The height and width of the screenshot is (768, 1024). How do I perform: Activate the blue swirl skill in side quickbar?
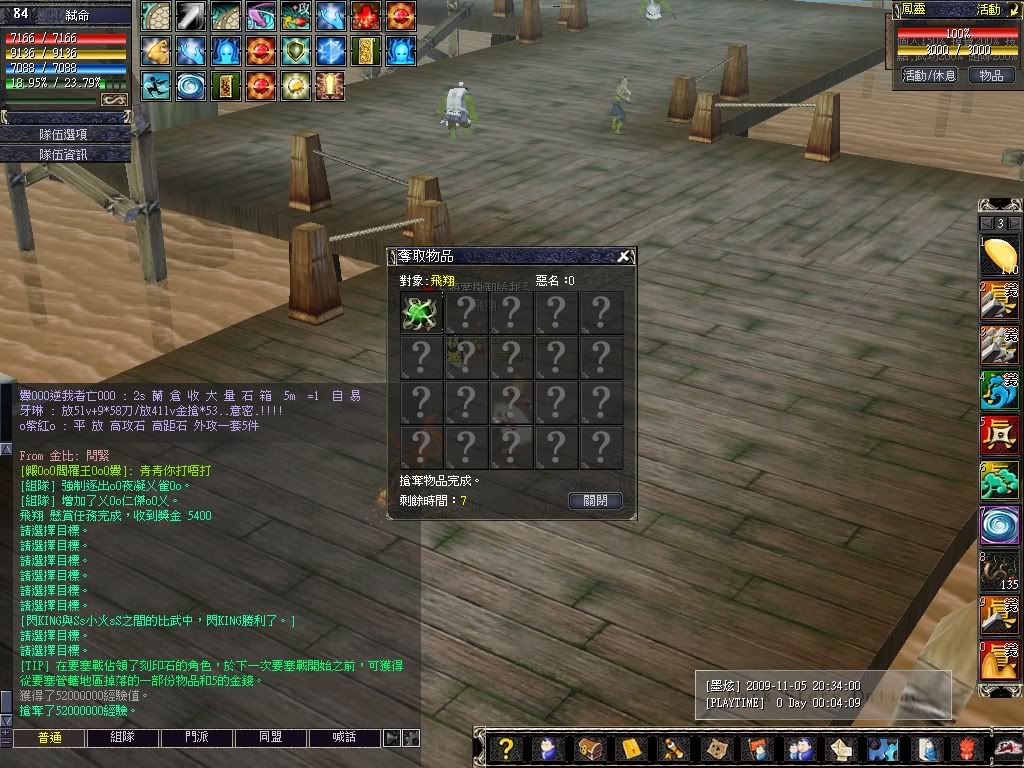click(1000, 525)
